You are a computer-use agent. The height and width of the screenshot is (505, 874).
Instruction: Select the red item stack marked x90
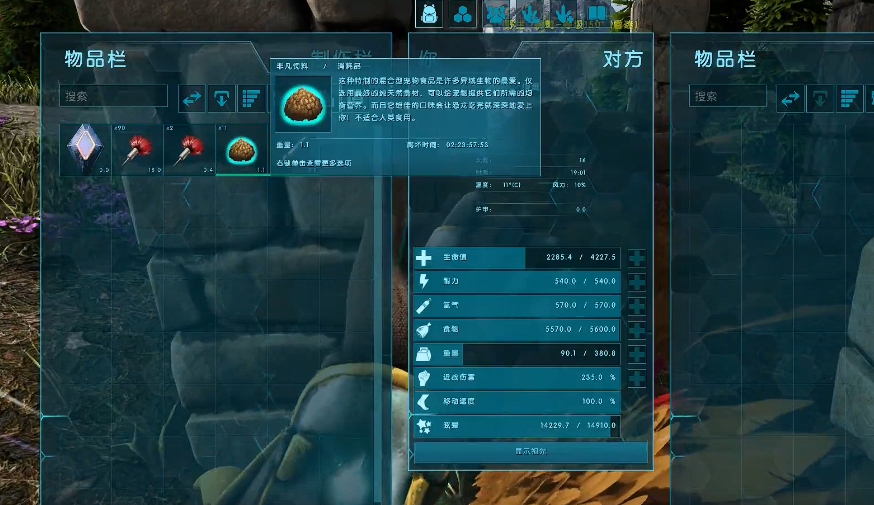pos(136,149)
